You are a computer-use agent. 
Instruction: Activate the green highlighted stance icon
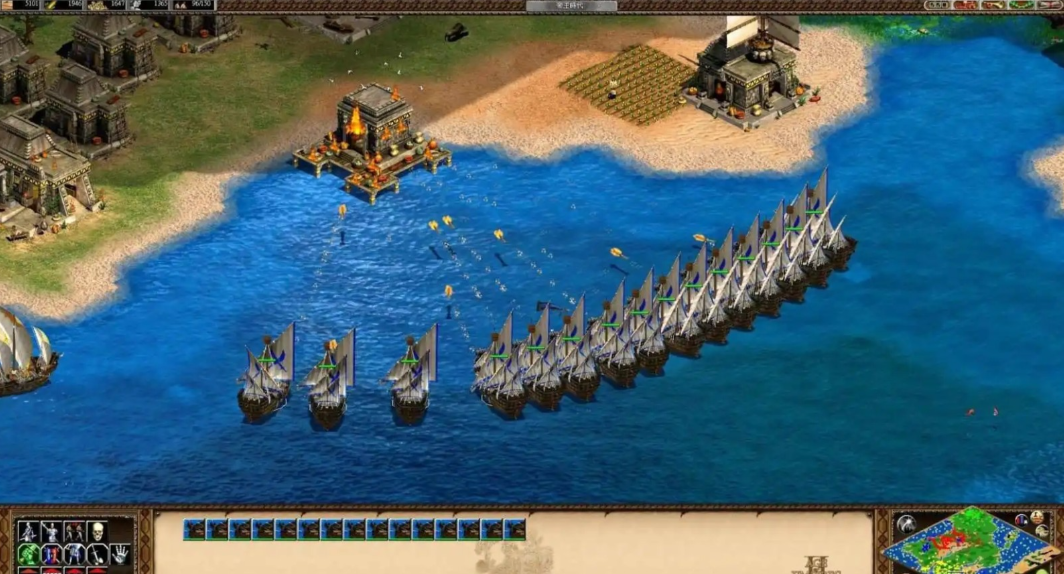pyautogui.click(x=28, y=554)
